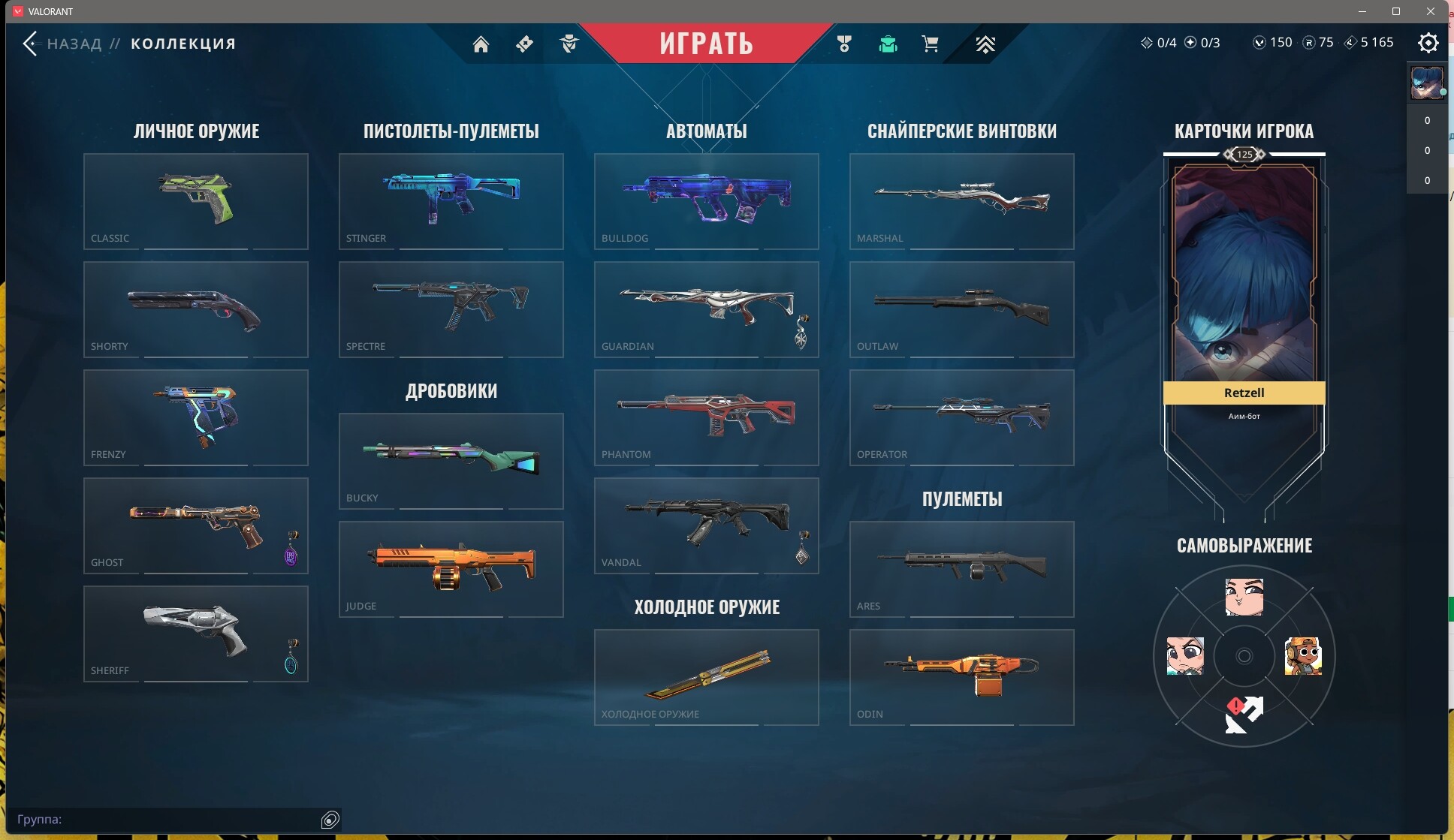Choose the Ghost pistol skin slot
The height and width of the screenshot is (840, 1454).
[x=195, y=525]
